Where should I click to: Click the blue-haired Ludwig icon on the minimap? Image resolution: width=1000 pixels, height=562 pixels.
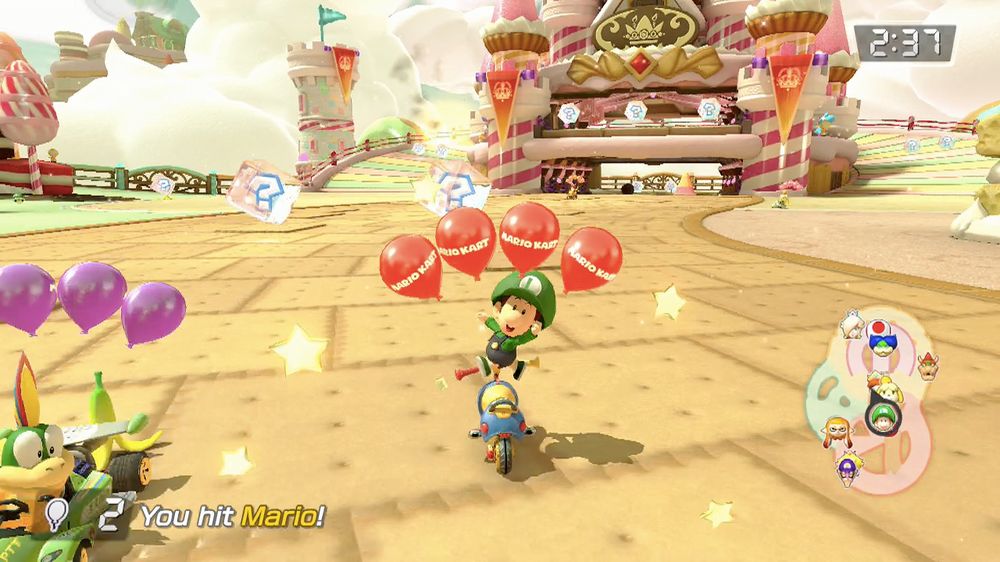tap(882, 347)
